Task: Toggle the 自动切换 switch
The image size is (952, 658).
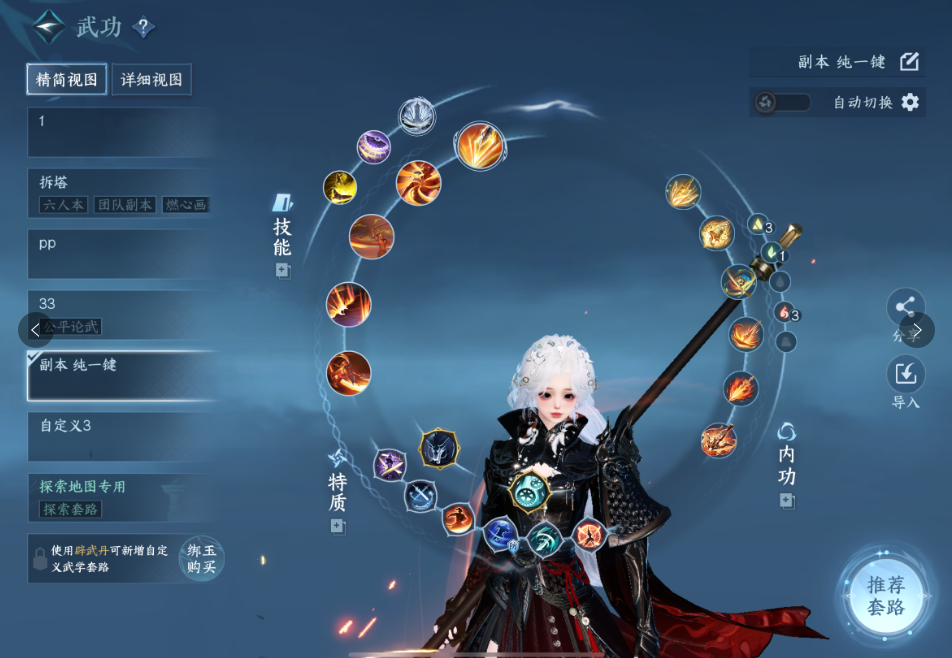Action: (781, 102)
